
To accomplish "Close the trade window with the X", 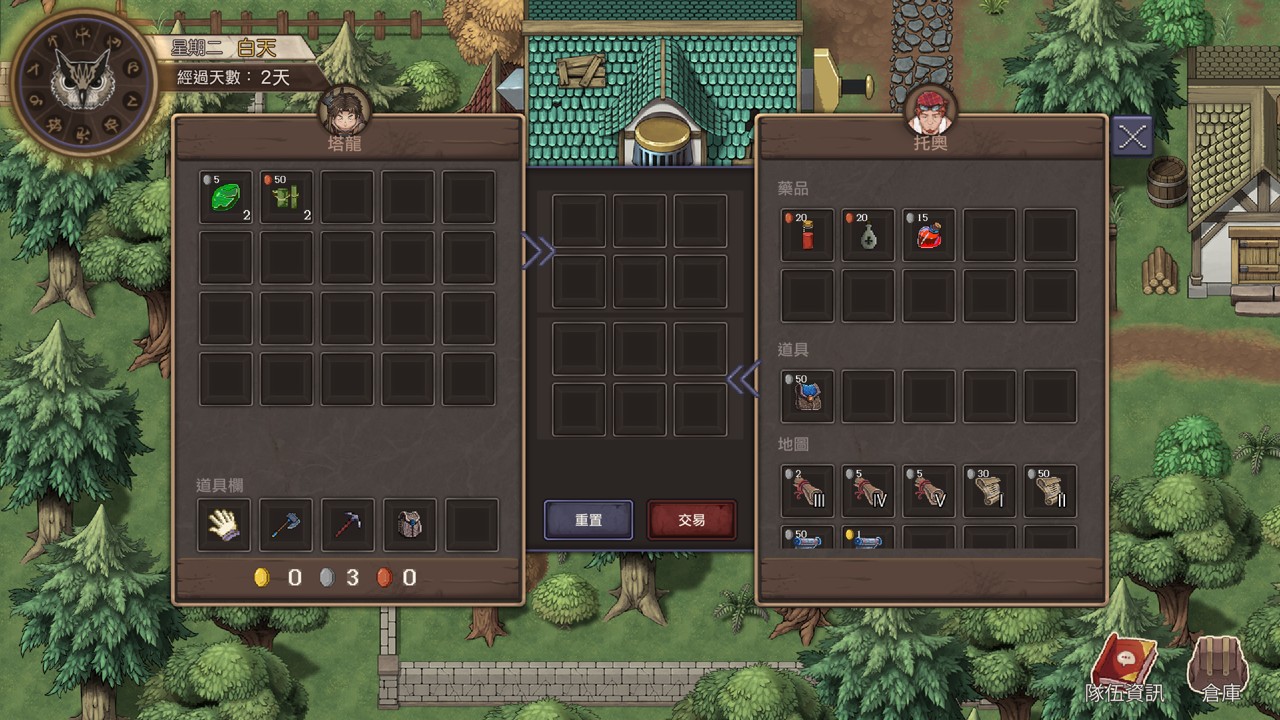I will pos(1132,137).
